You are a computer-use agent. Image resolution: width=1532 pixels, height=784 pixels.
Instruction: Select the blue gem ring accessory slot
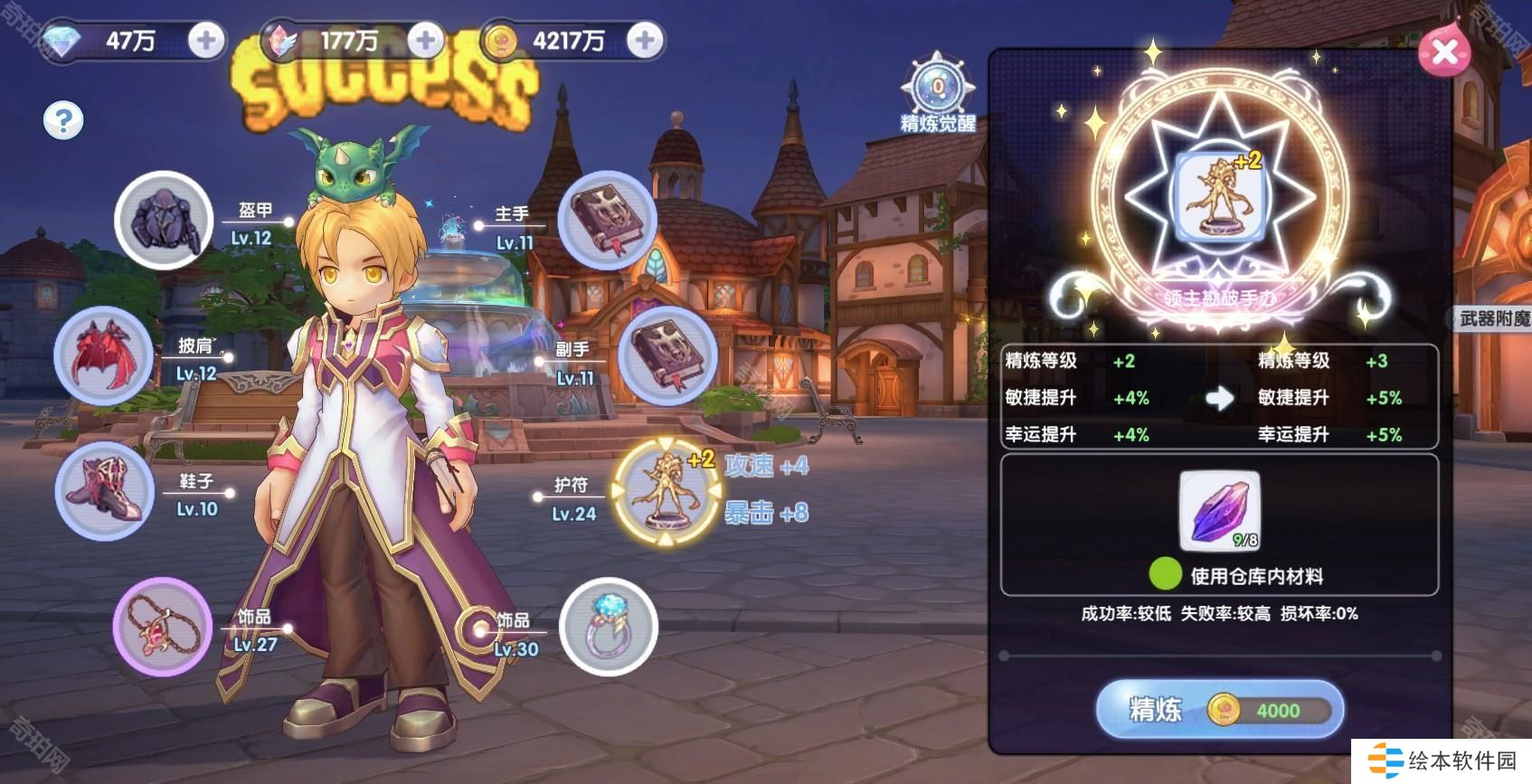point(608,626)
